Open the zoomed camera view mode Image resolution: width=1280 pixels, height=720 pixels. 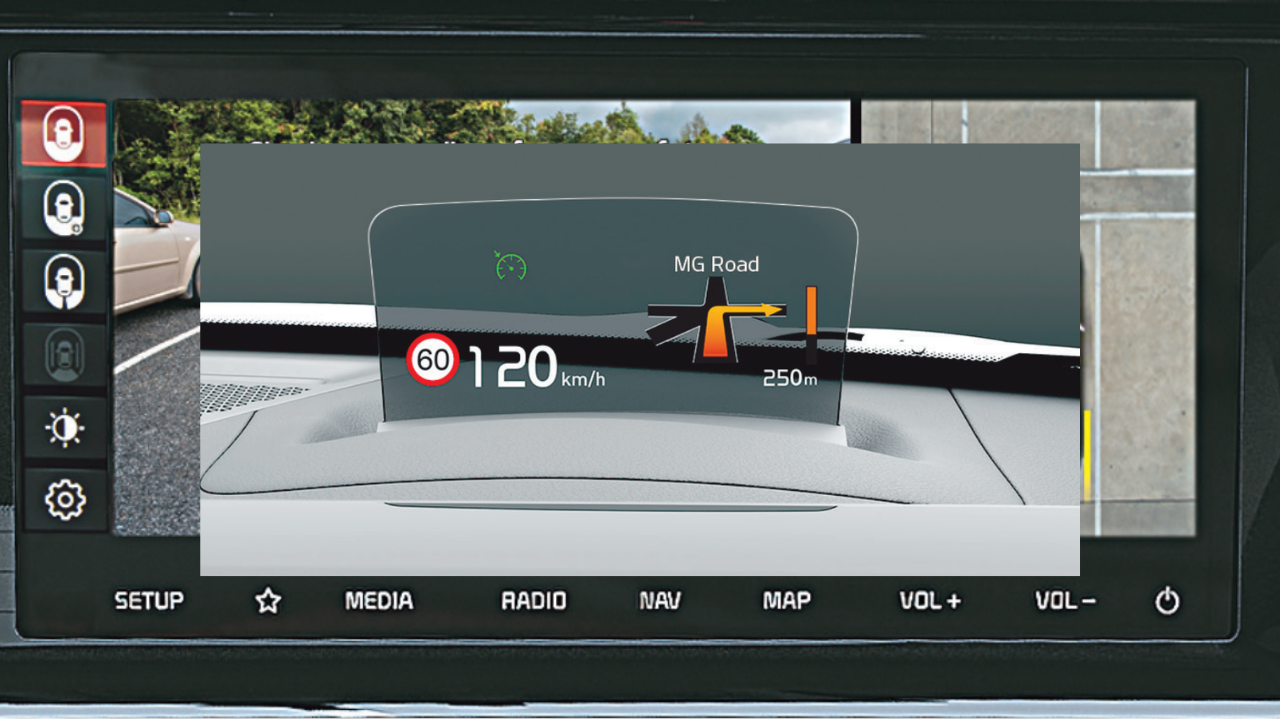coord(65,207)
